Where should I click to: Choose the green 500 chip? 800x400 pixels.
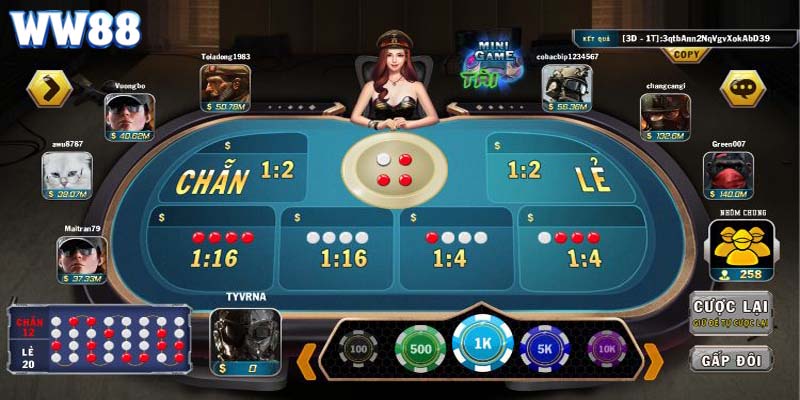pos(419,349)
